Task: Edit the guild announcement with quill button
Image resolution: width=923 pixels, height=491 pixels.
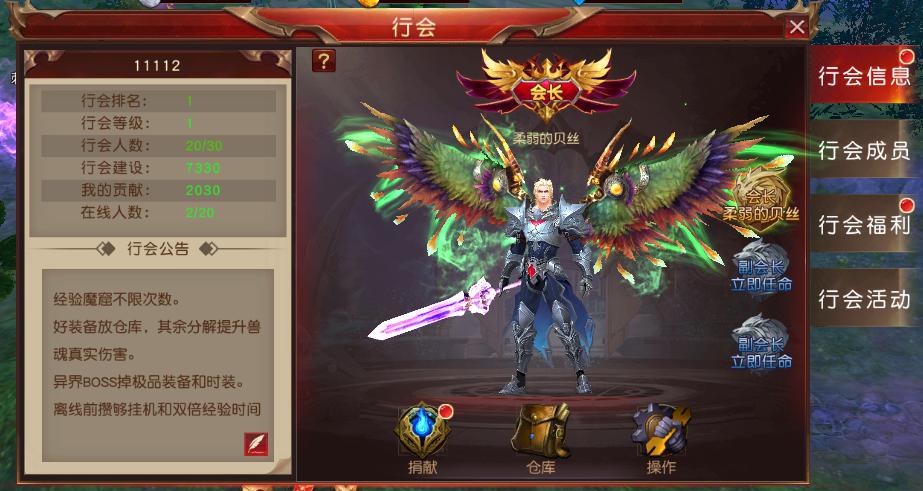Action: point(257,444)
